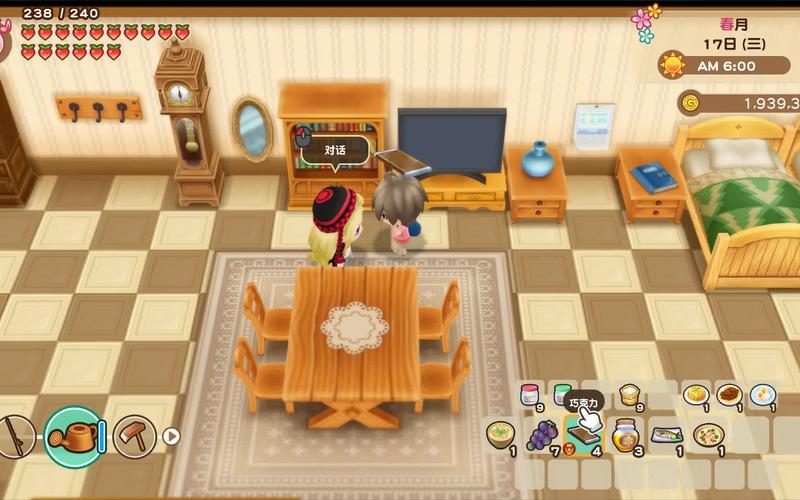Screen dimensions: 800x500
Task: Select the boiled egg plate
Action: click(763, 395)
